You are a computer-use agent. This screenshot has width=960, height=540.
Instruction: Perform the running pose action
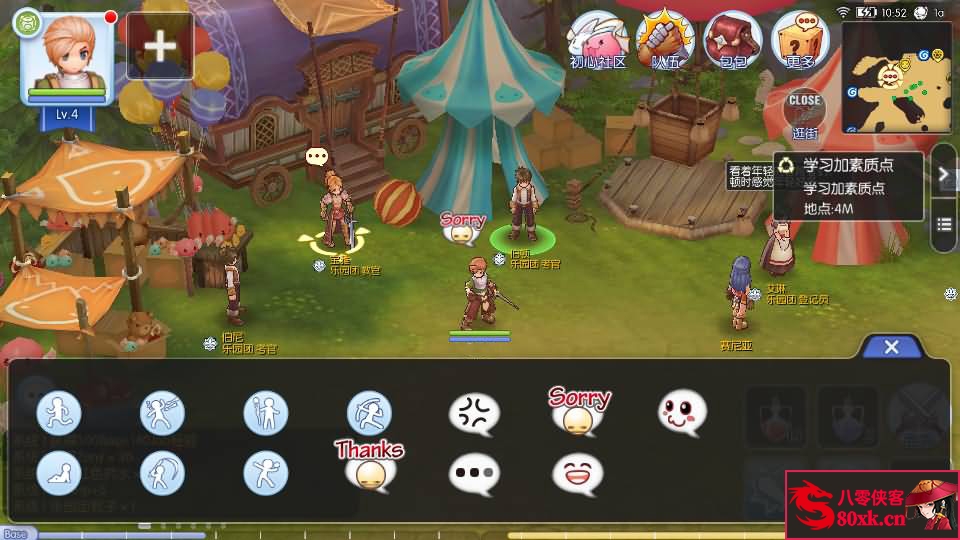point(59,413)
